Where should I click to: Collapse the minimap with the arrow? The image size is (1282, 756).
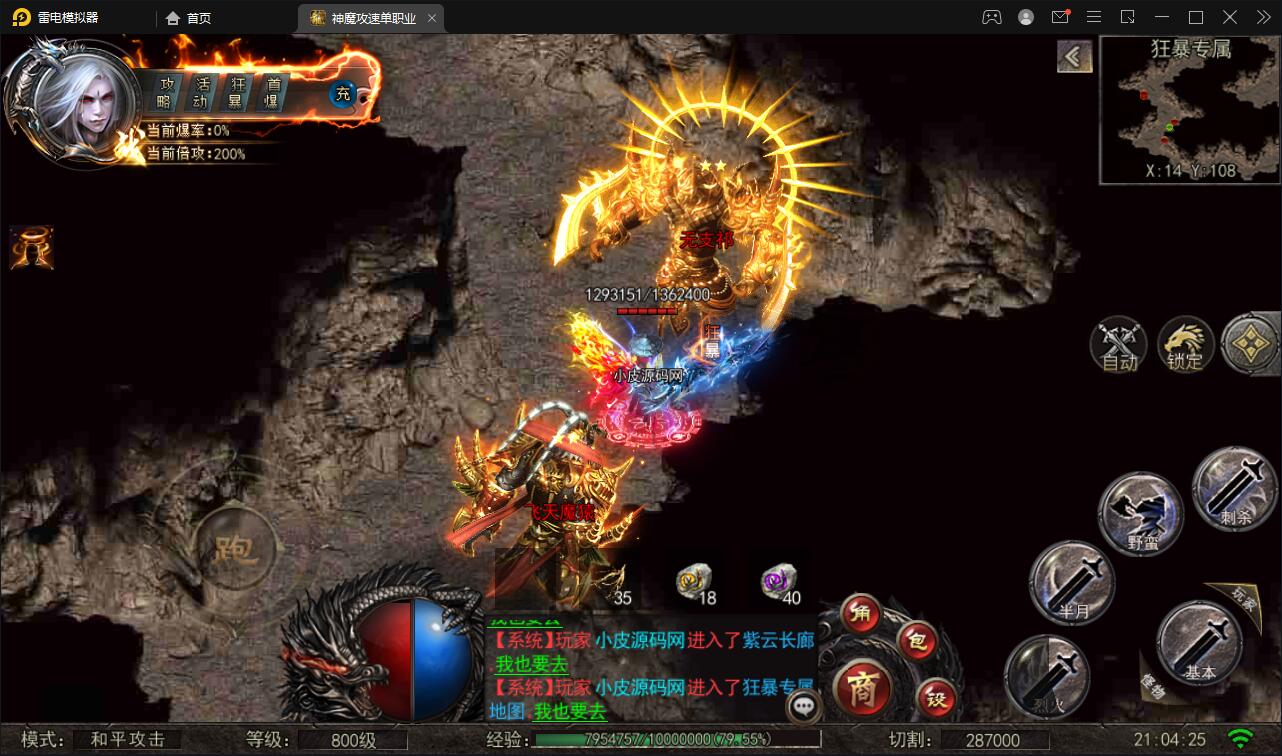pyautogui.click(x=1075, y=57)
